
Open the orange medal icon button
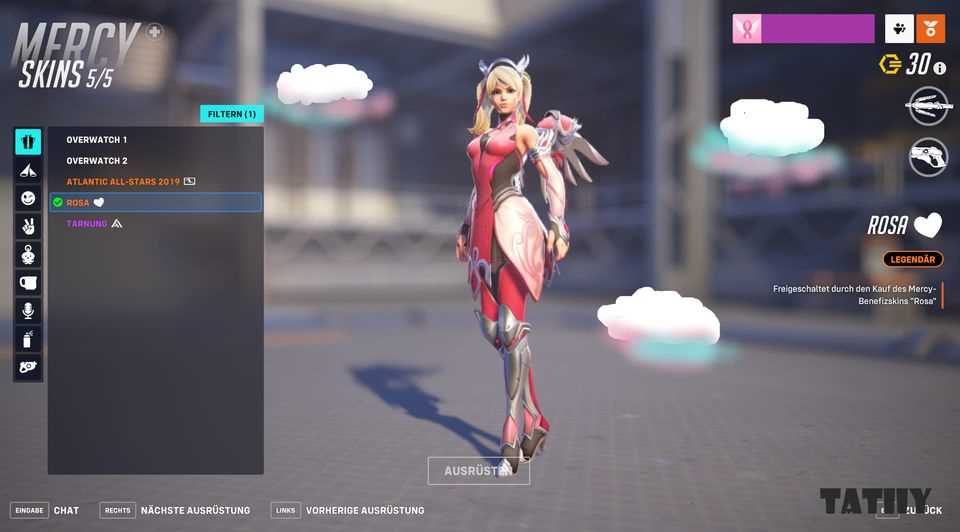(x=930, y=29)
